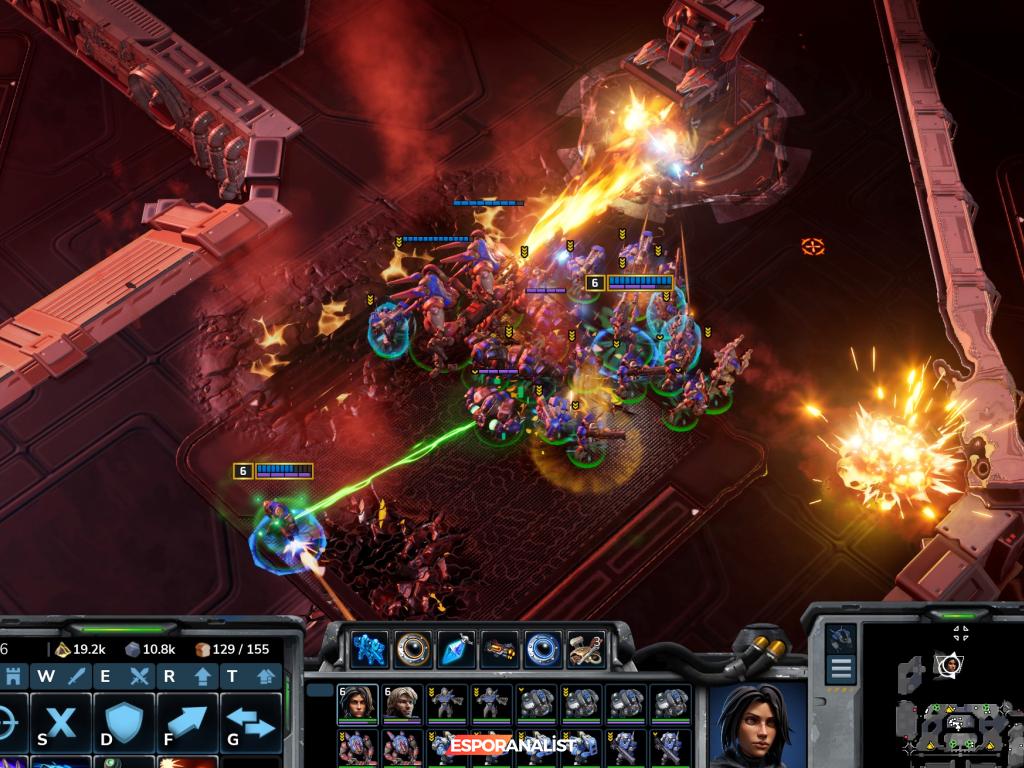
Task: Activate the blue crystal pendant icon
Action: pos(456,649)
